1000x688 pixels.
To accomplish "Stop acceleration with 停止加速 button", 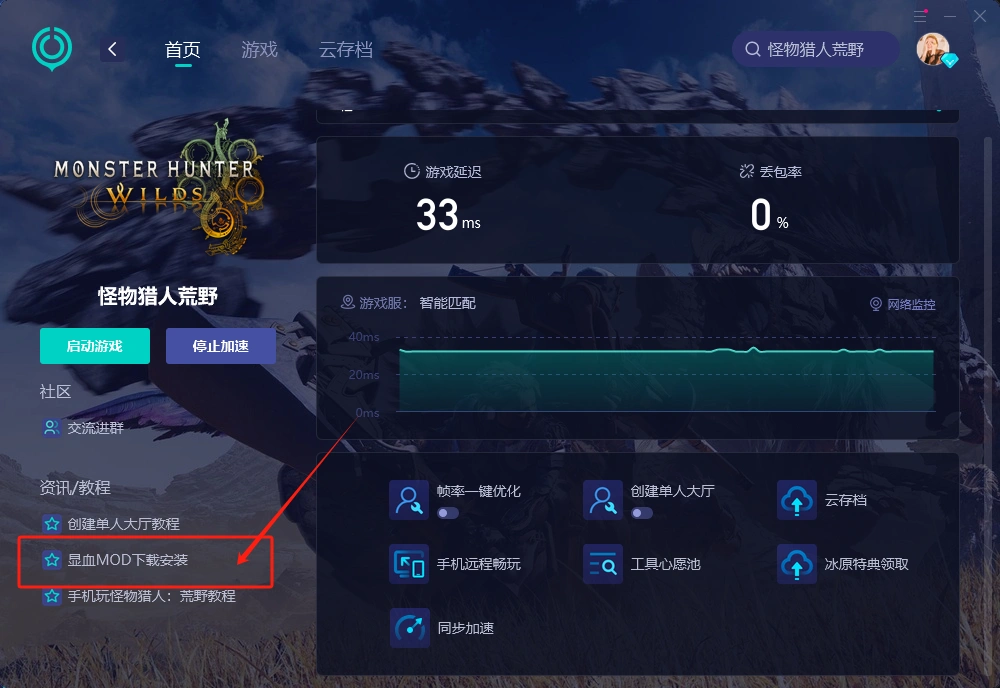I will (220, 346).
